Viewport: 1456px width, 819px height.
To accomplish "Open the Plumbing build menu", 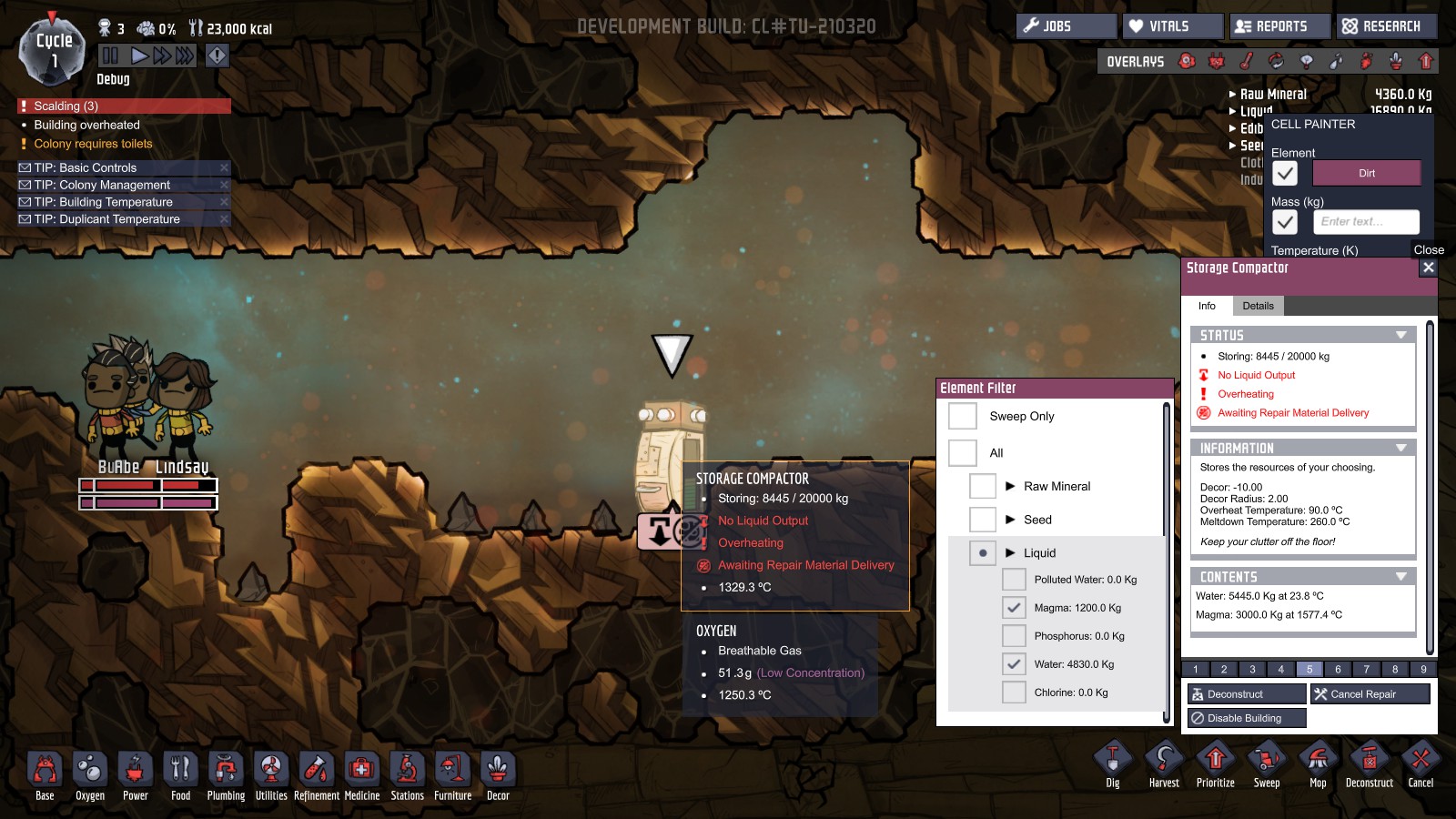I will 226,773.
